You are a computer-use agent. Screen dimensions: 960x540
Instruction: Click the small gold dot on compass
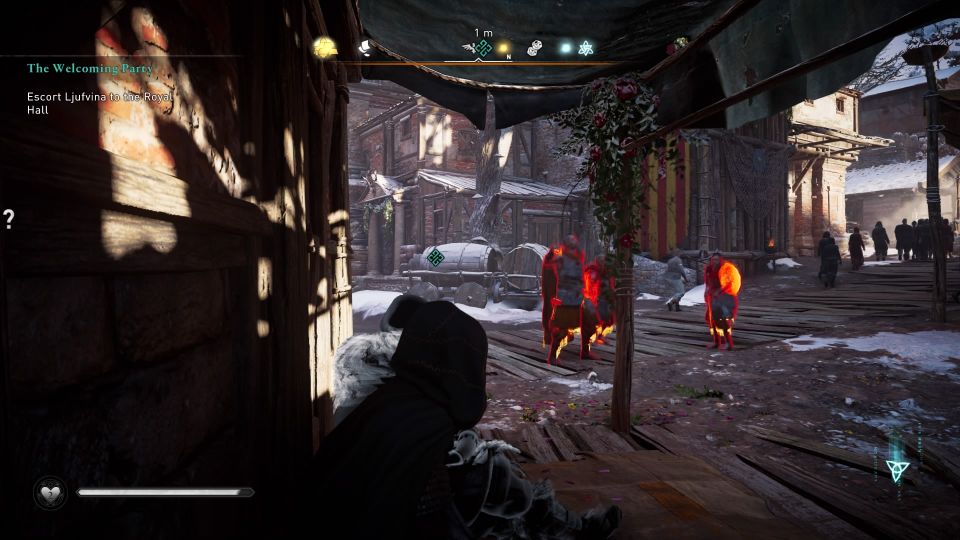coord(504,47)
